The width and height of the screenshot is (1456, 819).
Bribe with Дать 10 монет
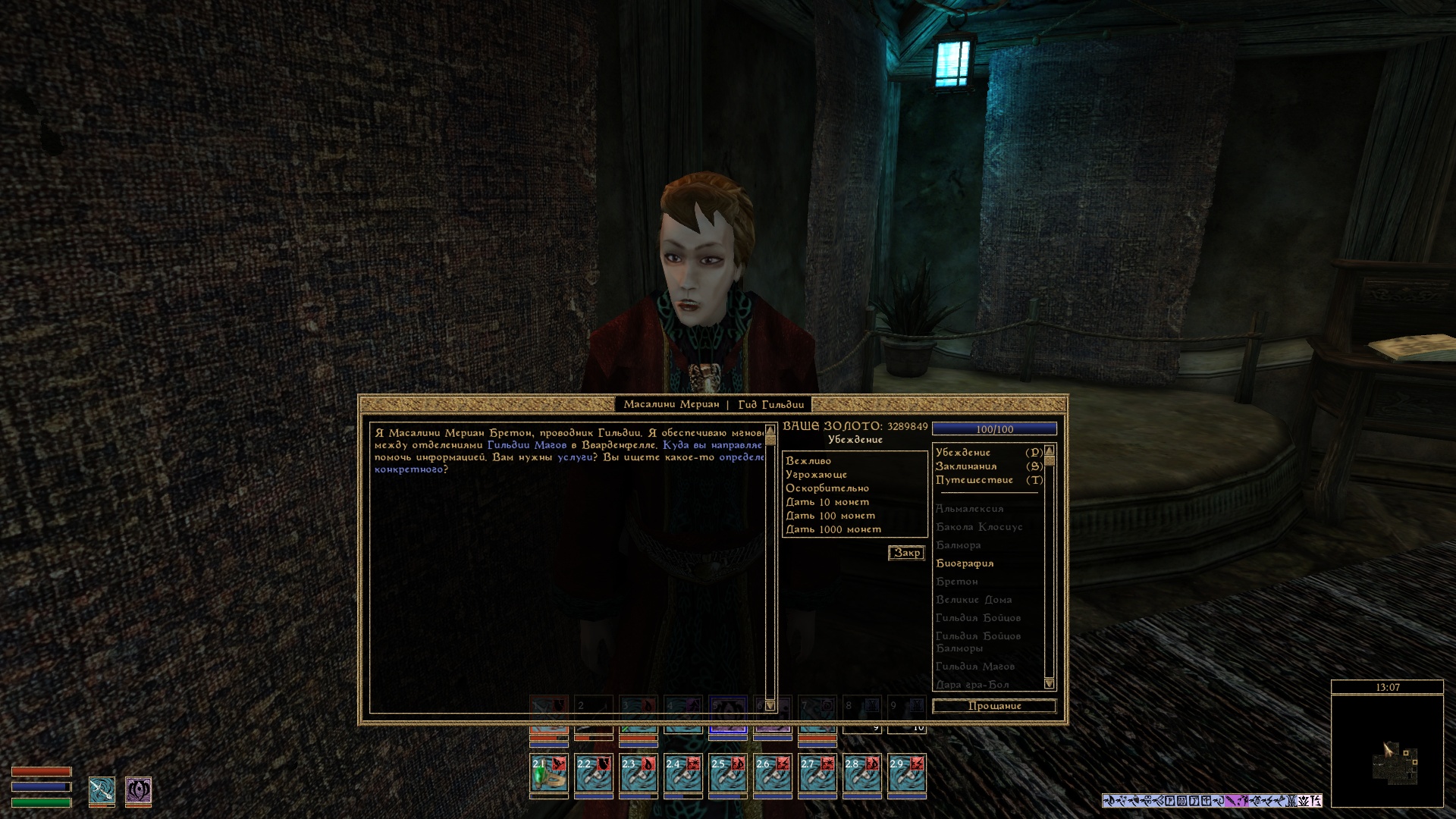click(x=827, y=502)
